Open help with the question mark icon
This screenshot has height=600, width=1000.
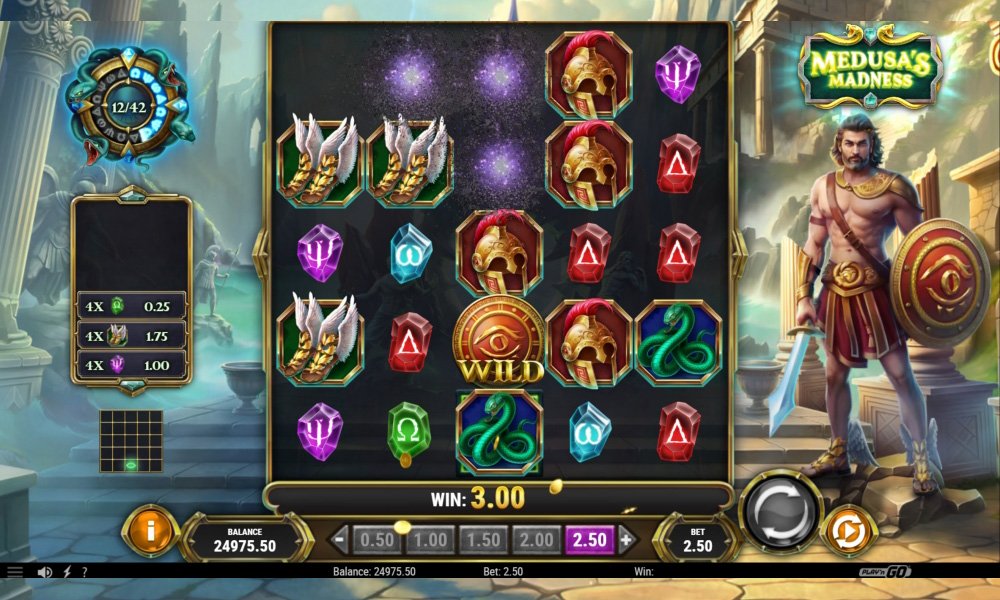point(84,572)
